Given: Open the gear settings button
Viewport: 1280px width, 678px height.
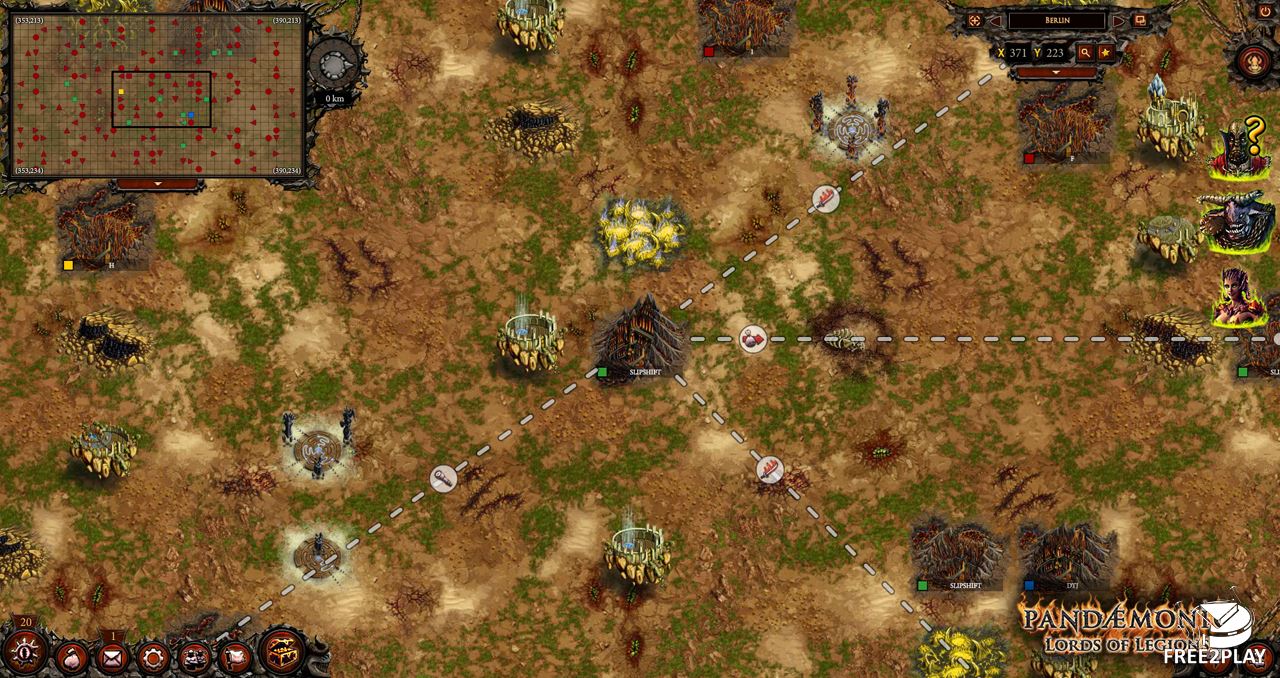Looking at the screenshot, I should tap(153, 658).
